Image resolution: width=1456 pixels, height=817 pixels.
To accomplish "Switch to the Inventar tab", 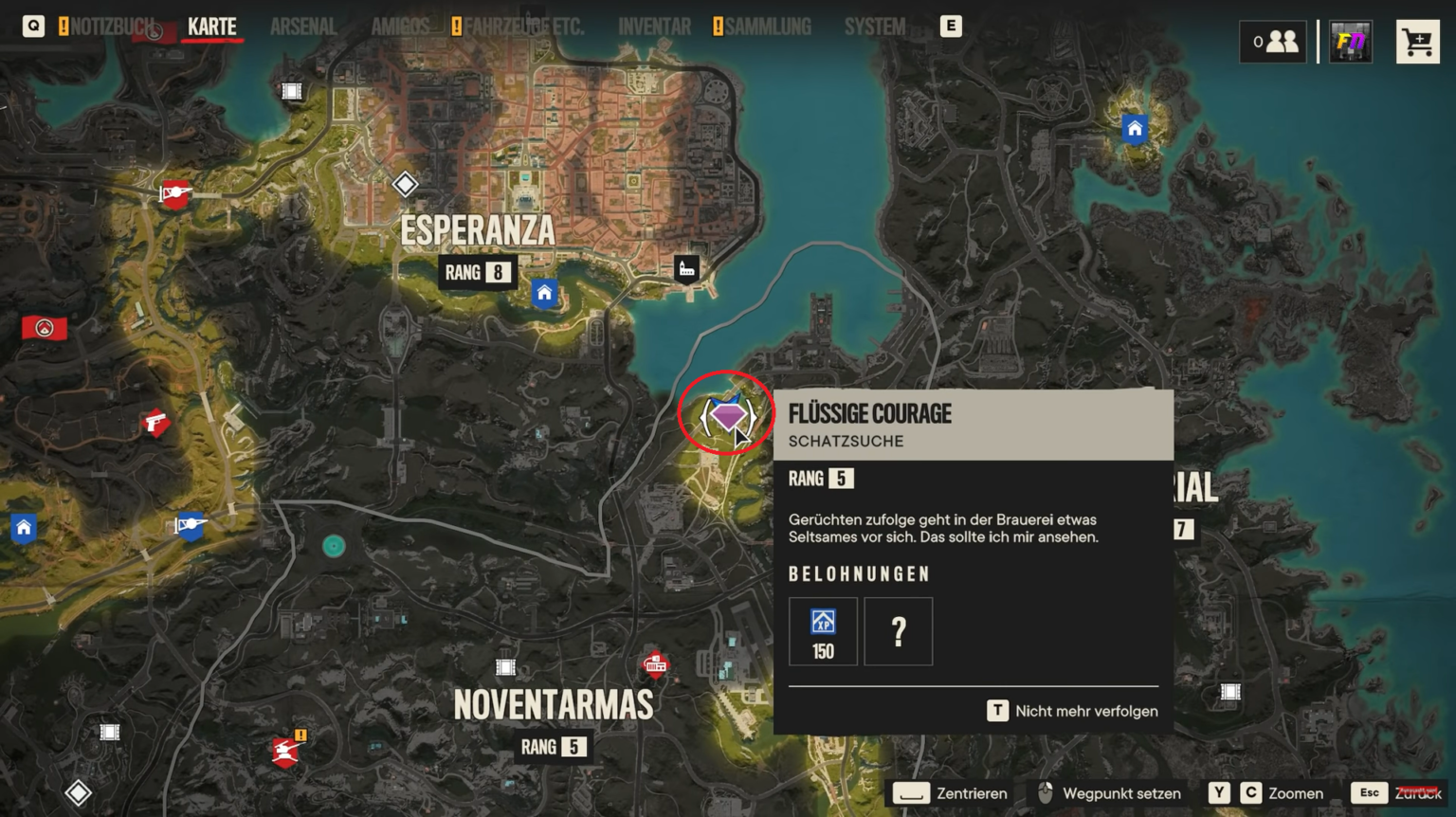I will pyautogui.click(x=654, y=27).
